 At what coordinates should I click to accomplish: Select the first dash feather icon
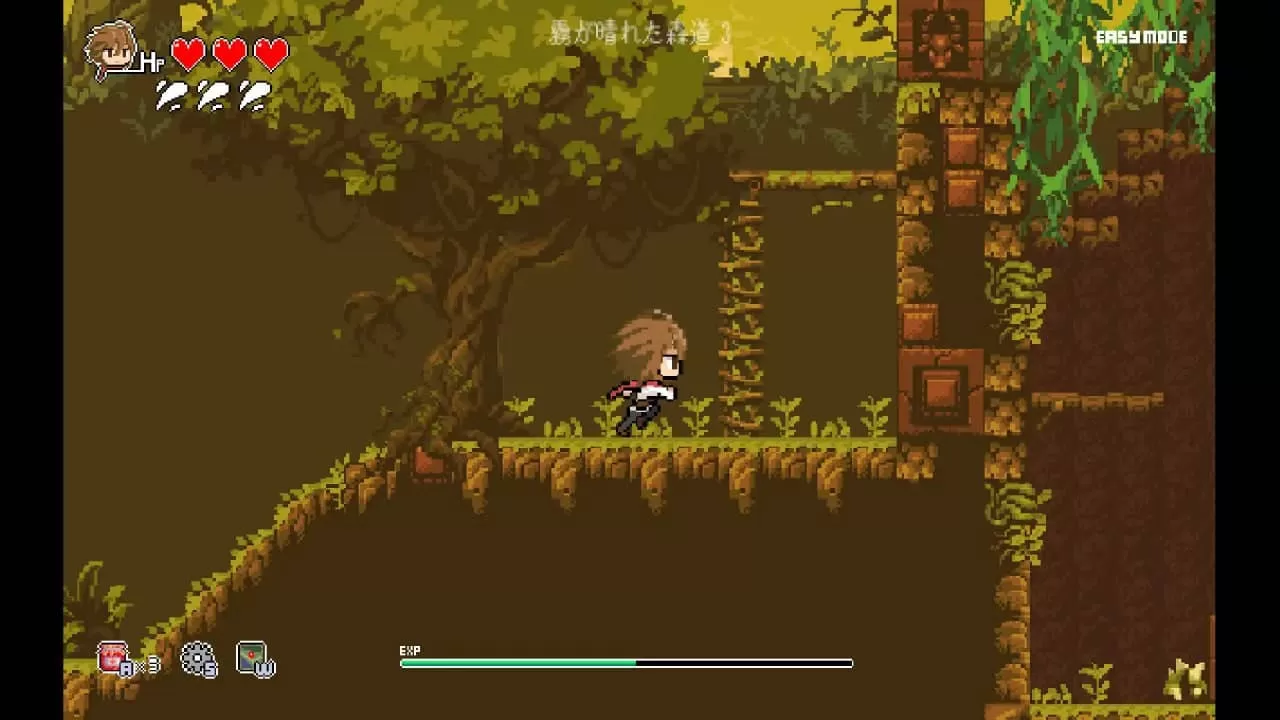168,97
